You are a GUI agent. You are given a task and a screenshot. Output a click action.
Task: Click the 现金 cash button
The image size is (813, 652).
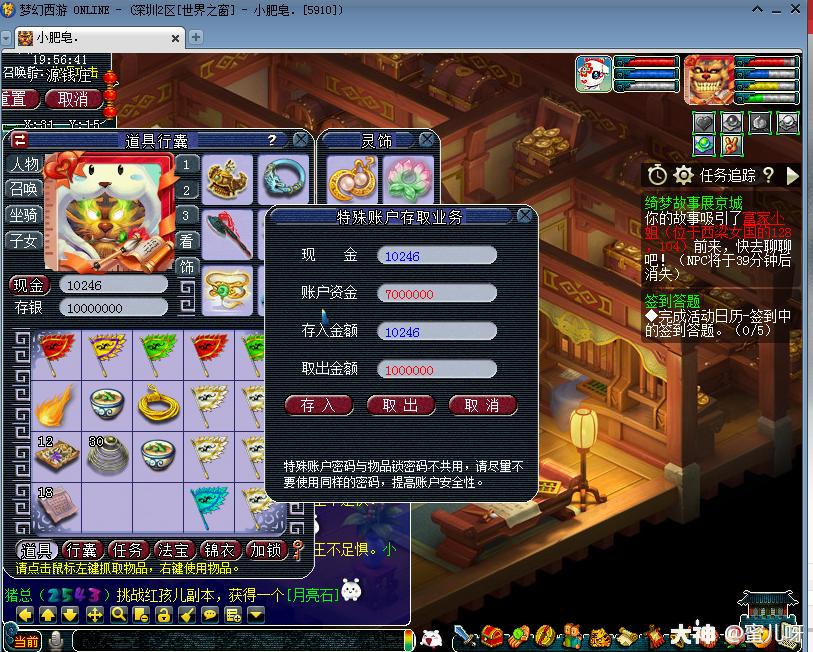(x=29, y=285)
